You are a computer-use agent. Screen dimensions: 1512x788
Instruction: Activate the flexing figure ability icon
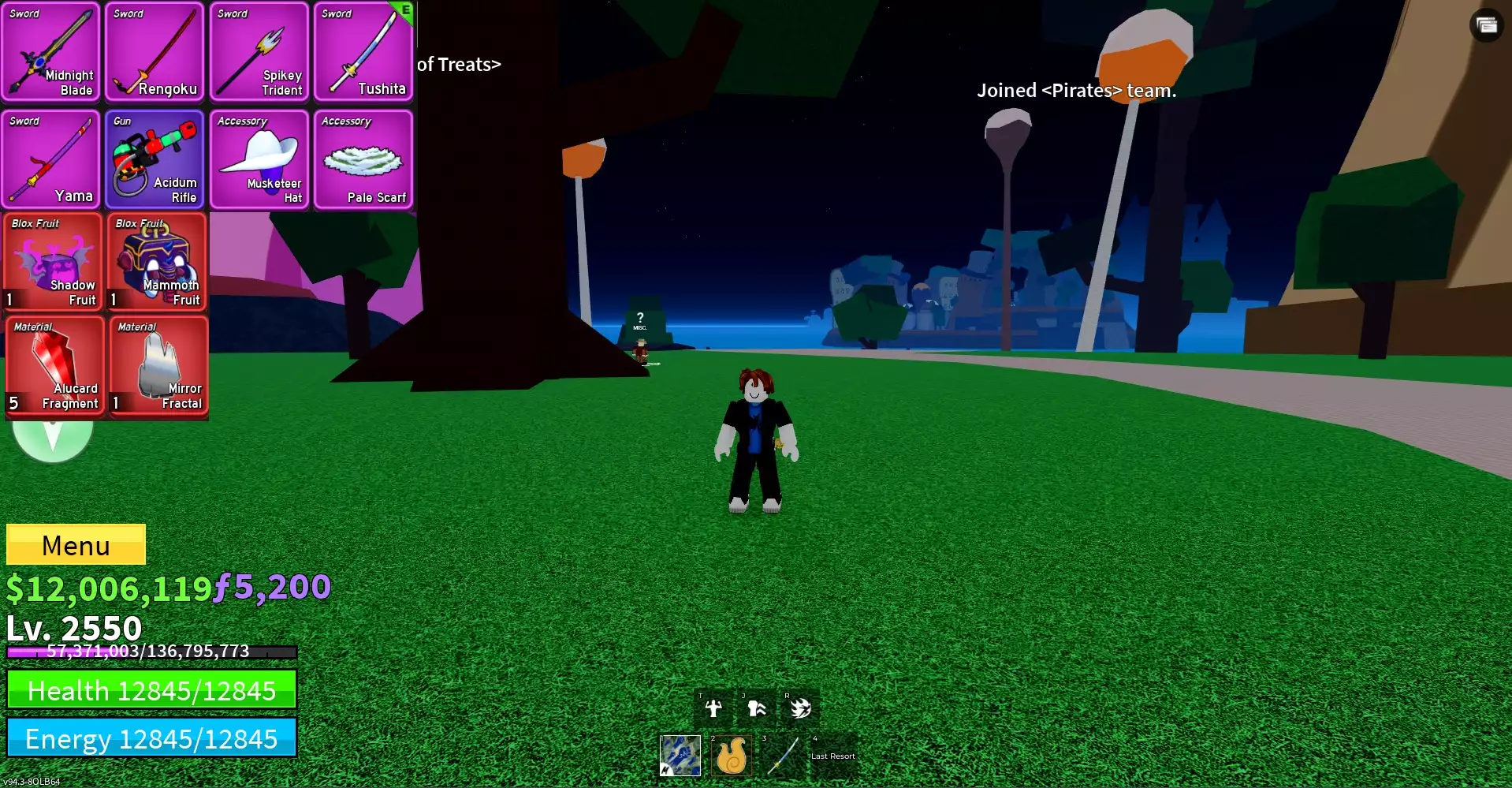(713, 708)
